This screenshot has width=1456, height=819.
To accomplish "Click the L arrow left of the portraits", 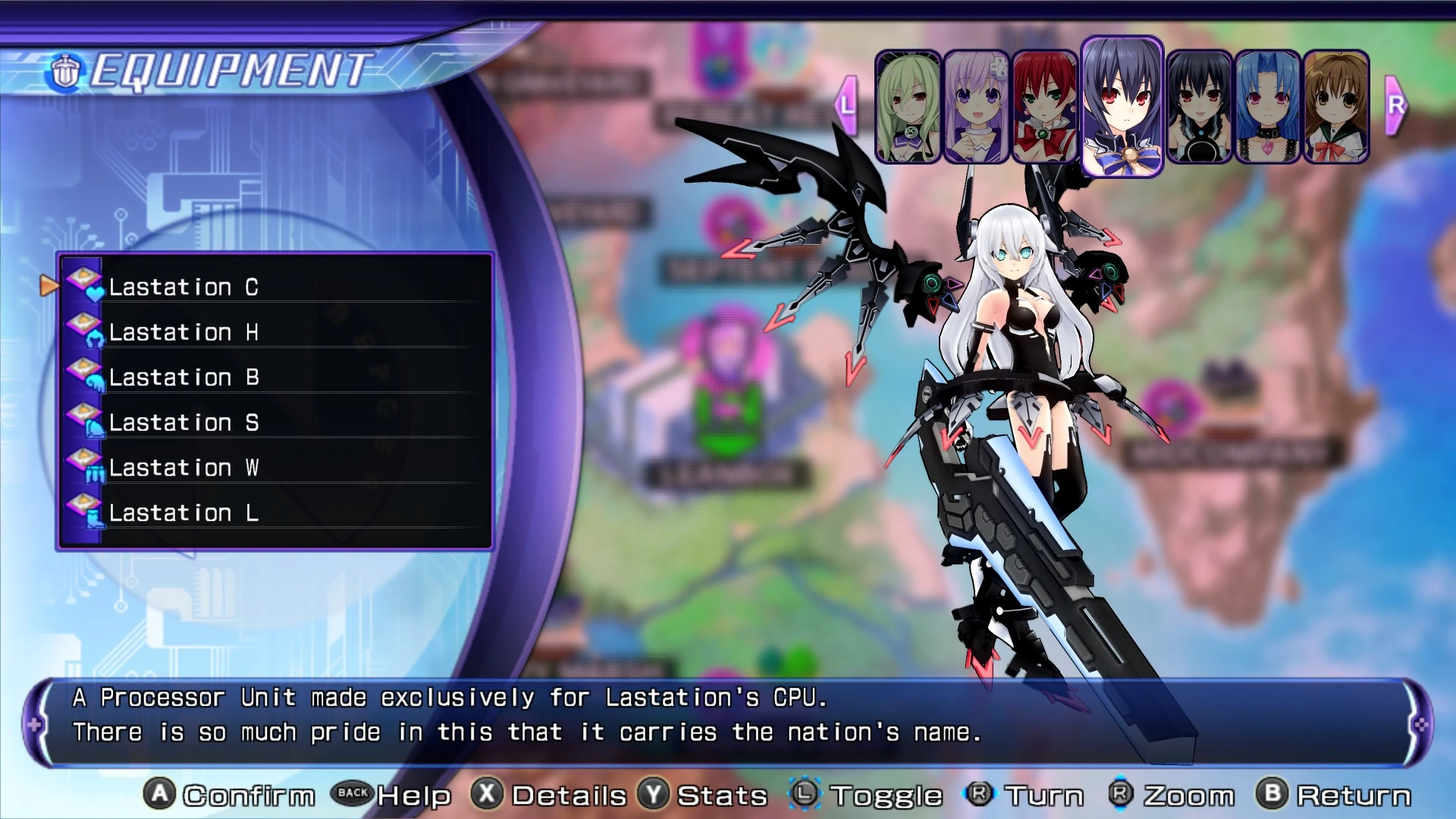I will [847, 105].
